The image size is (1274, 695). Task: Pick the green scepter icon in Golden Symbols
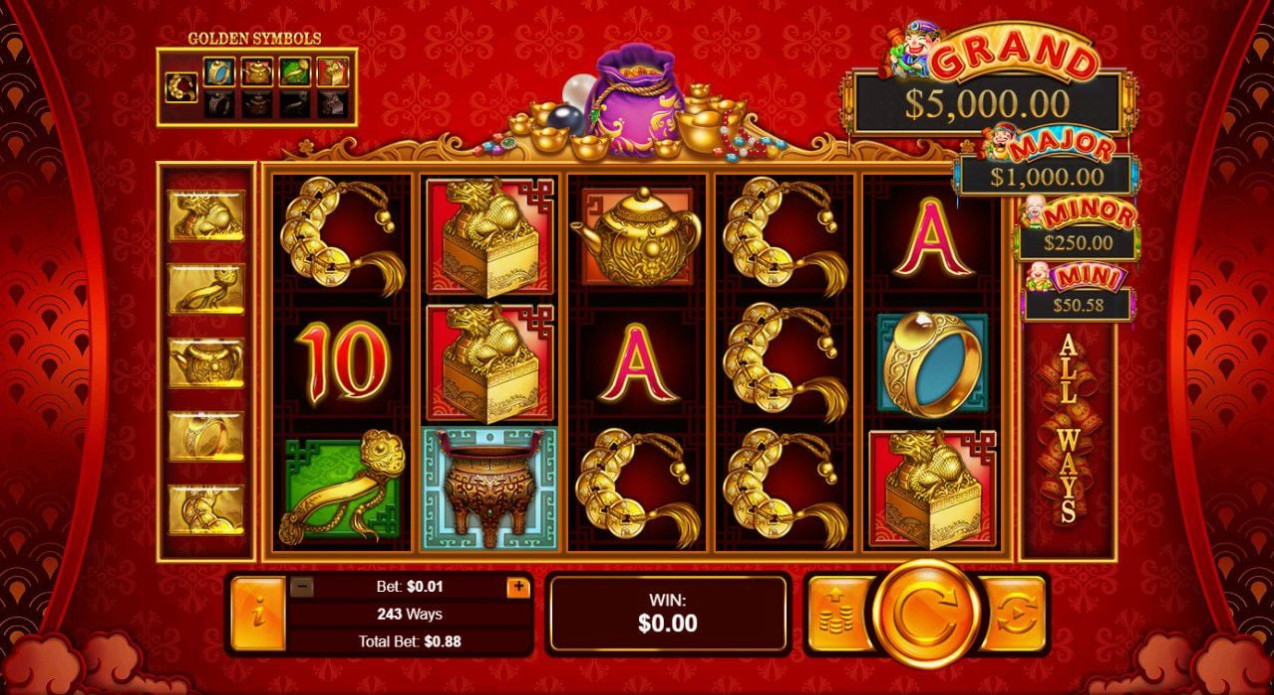(294, 72)
